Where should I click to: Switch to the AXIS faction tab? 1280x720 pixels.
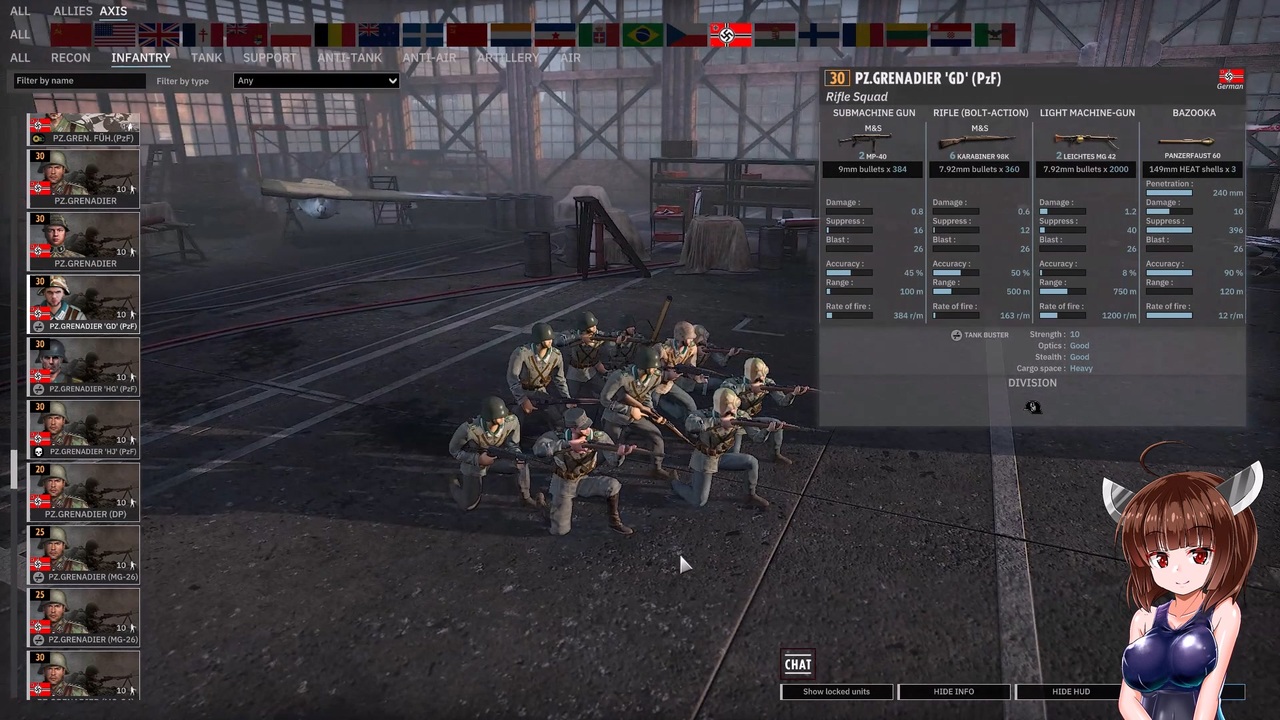pos(113,10)
